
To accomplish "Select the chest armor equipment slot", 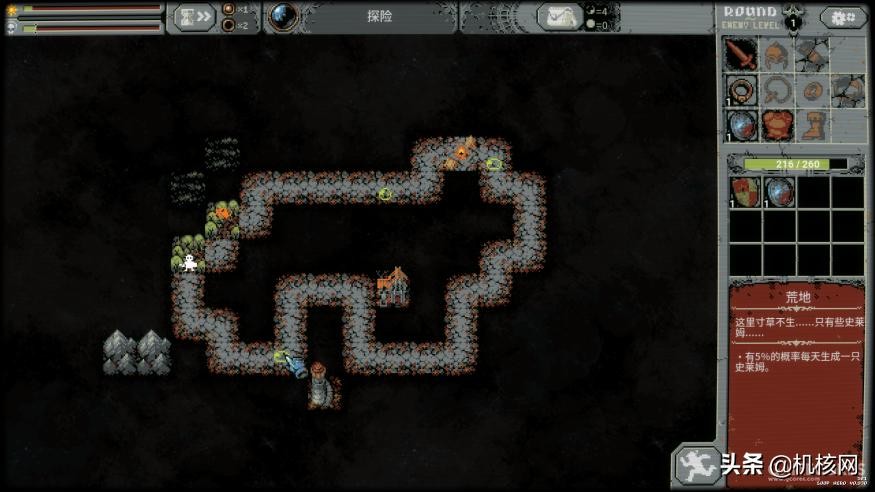I will point(777,126).
